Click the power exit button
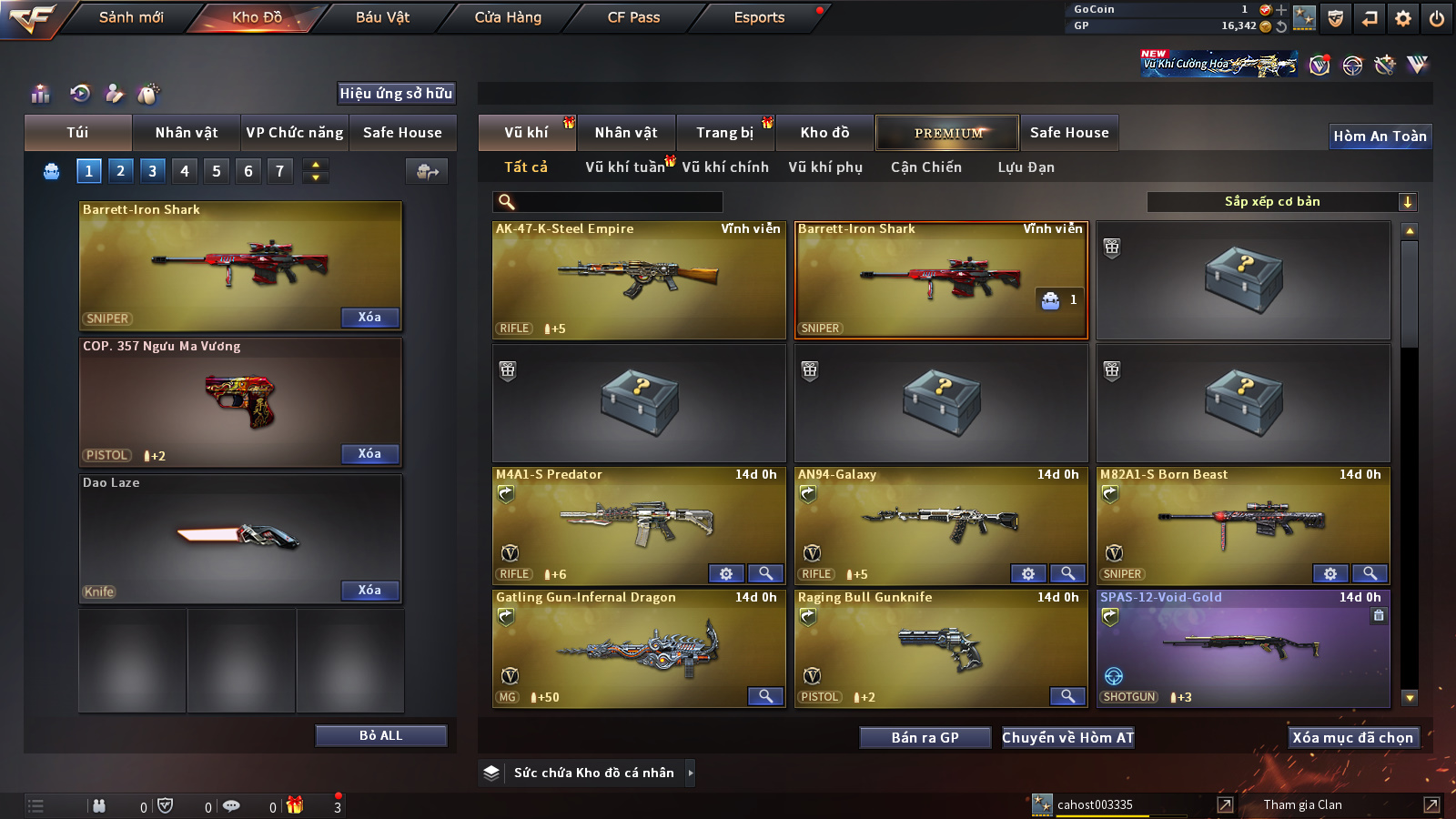Image resolution: width=1456 pixels, height=819 pixels. pos(1437,18)
